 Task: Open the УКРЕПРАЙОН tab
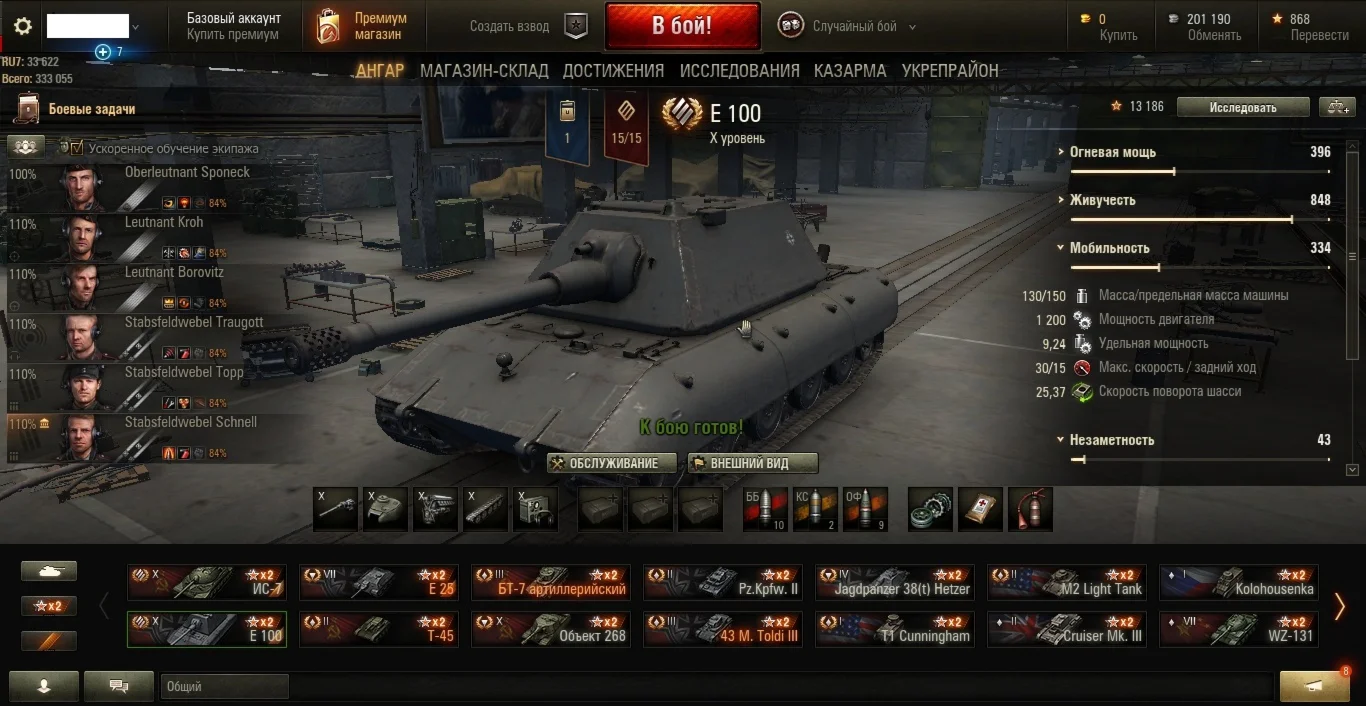pos(950,71)
